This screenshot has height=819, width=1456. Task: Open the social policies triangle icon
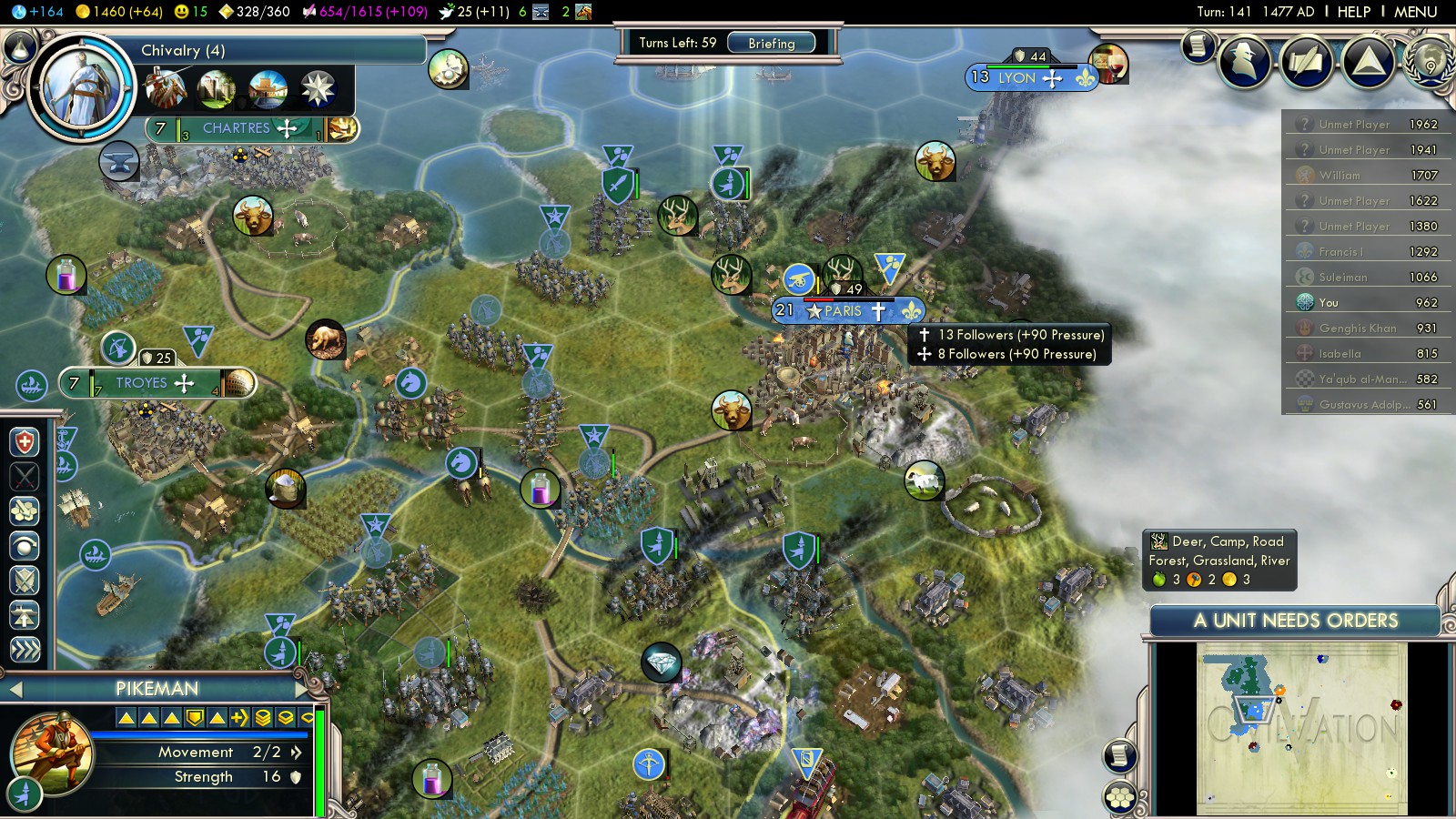click(x=1368, y=61)
